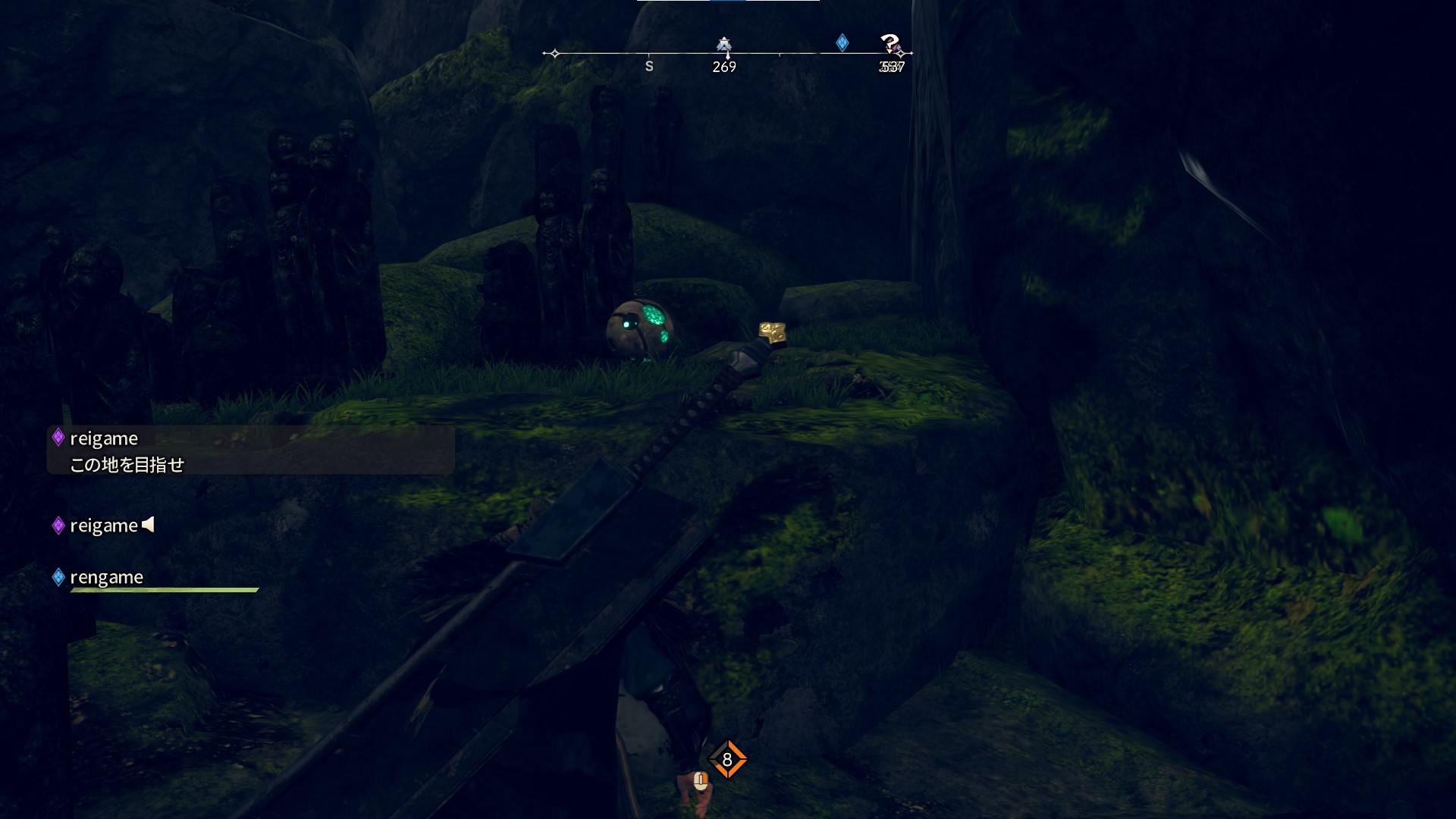Click the camp marker on the compass
Image resolution: width=1456 pixels, height=819 pixels.
(724, 45)
